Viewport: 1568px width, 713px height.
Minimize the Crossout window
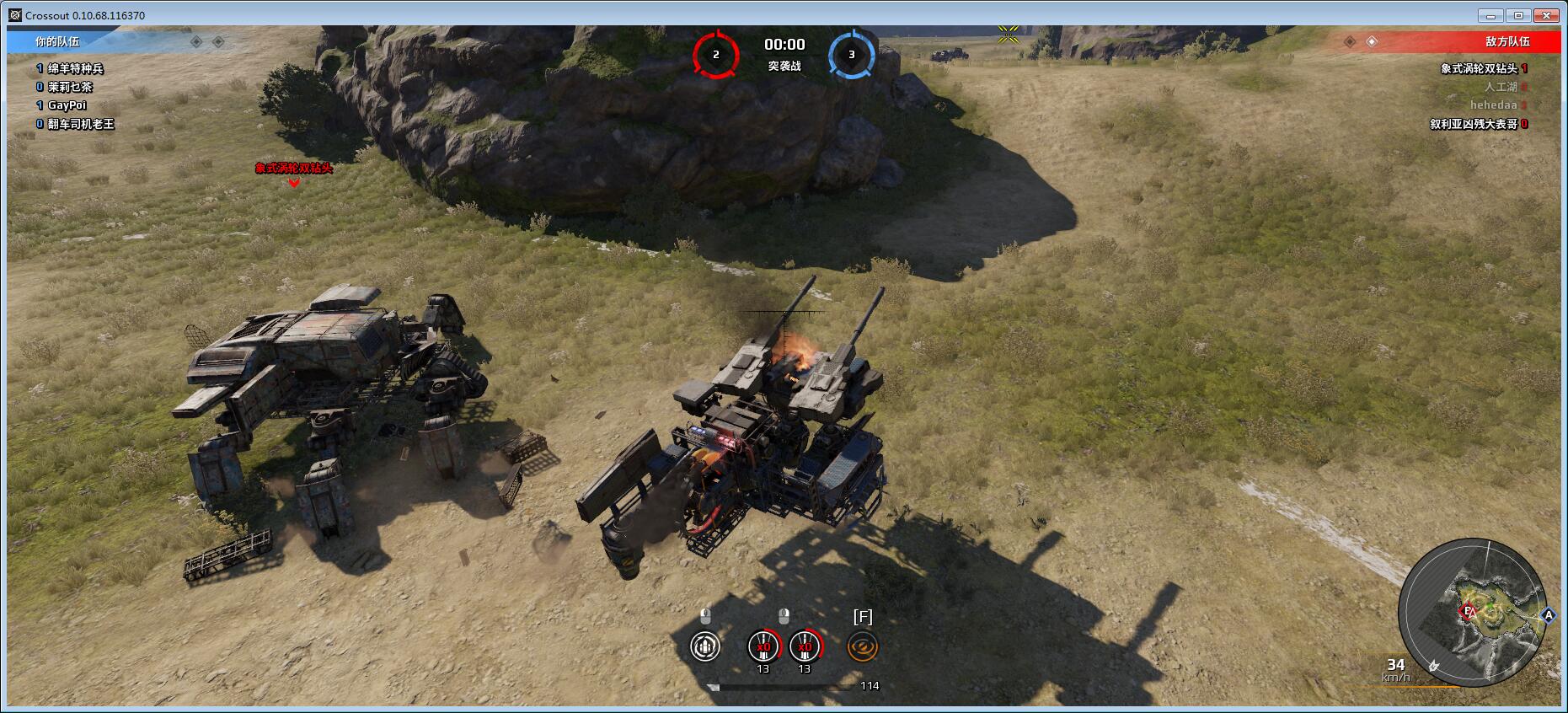1491,15
